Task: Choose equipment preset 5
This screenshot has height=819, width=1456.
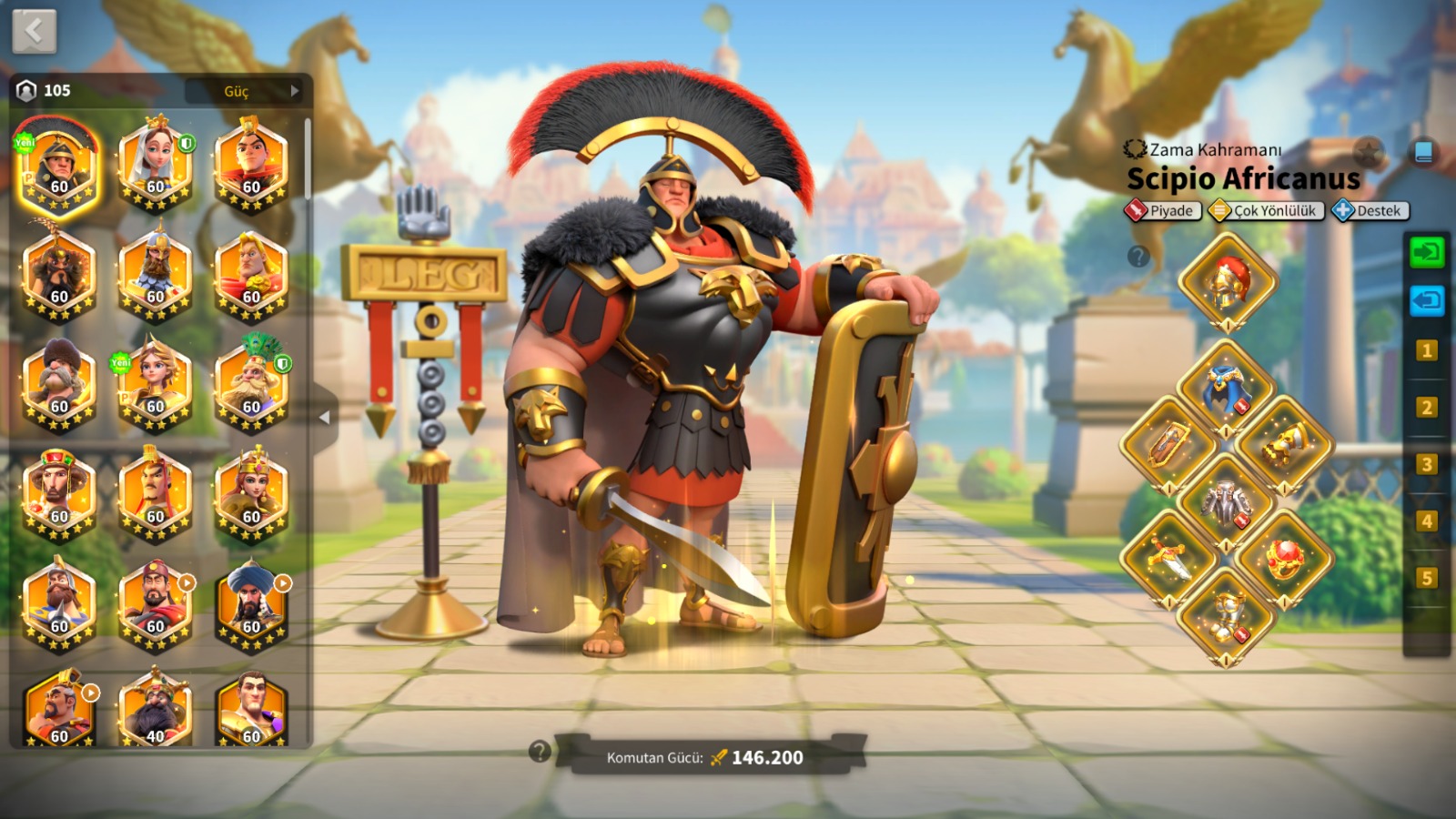Action: [1426, 578]
